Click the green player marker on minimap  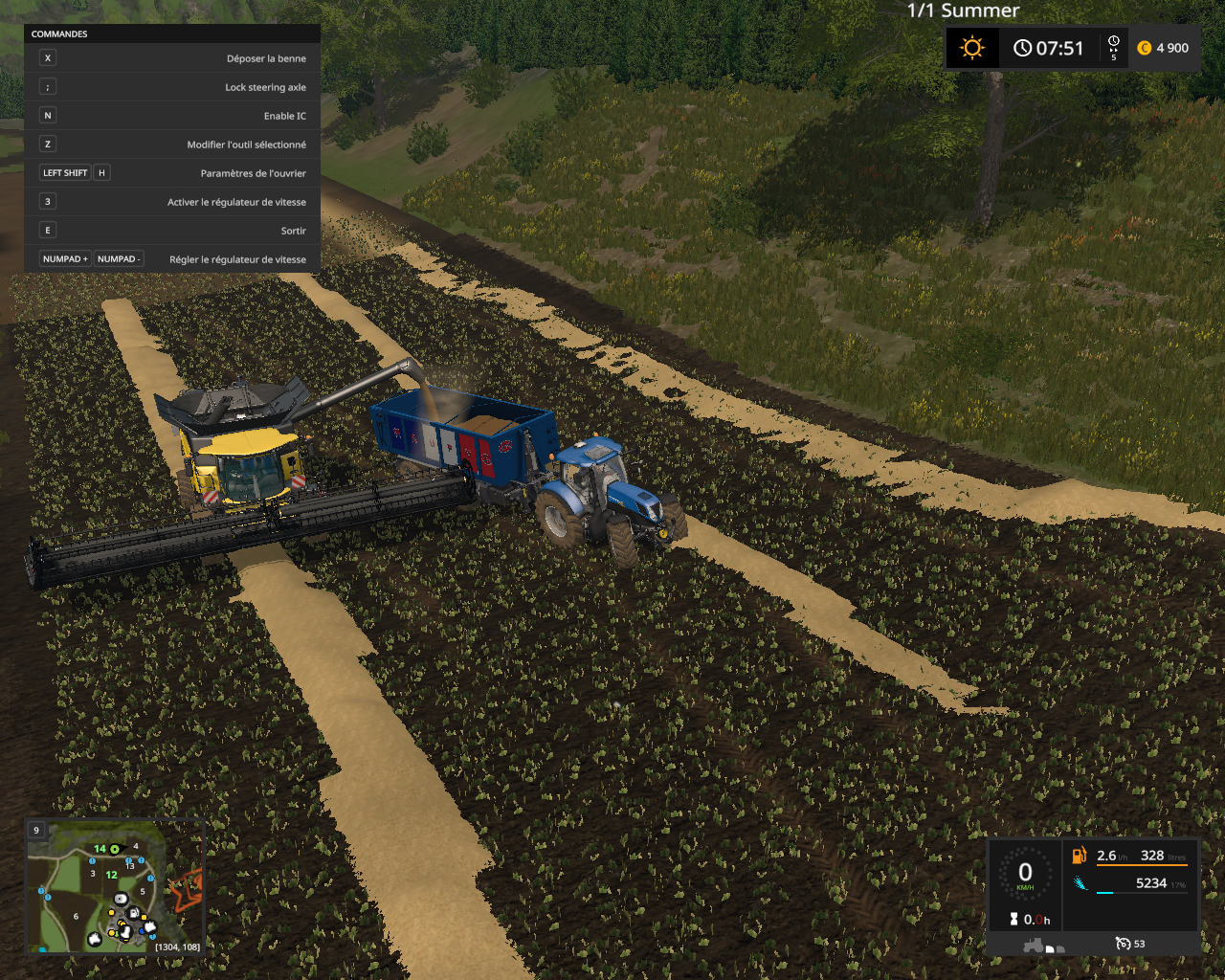(x=115, y=849)
